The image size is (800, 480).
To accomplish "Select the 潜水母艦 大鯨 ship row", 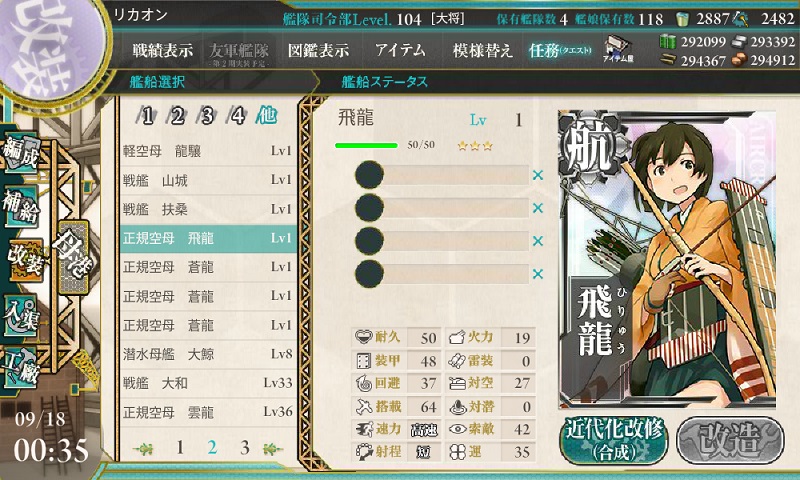I will 207,354.
